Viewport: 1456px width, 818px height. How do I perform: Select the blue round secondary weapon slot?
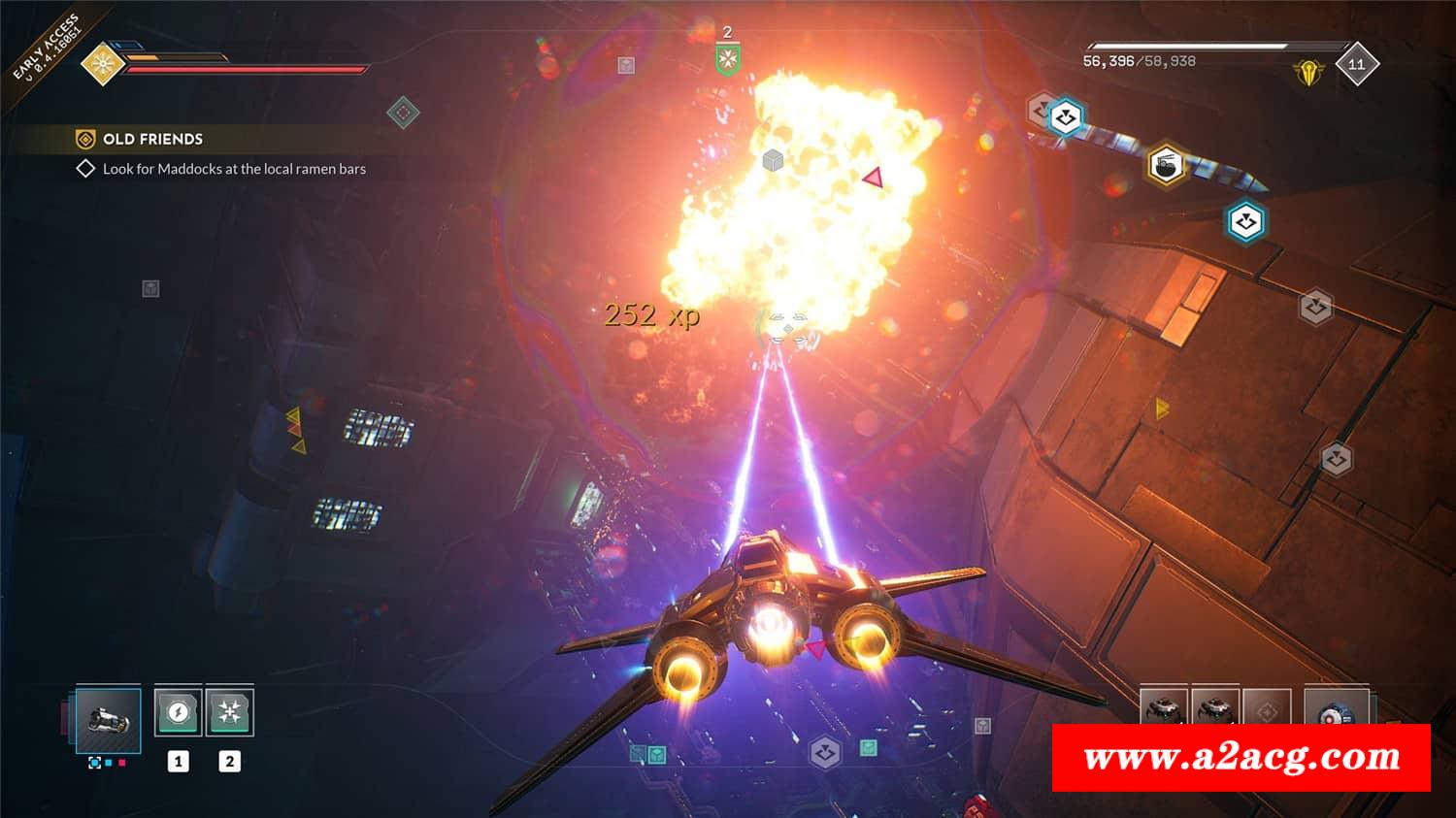coord(1336,710)
